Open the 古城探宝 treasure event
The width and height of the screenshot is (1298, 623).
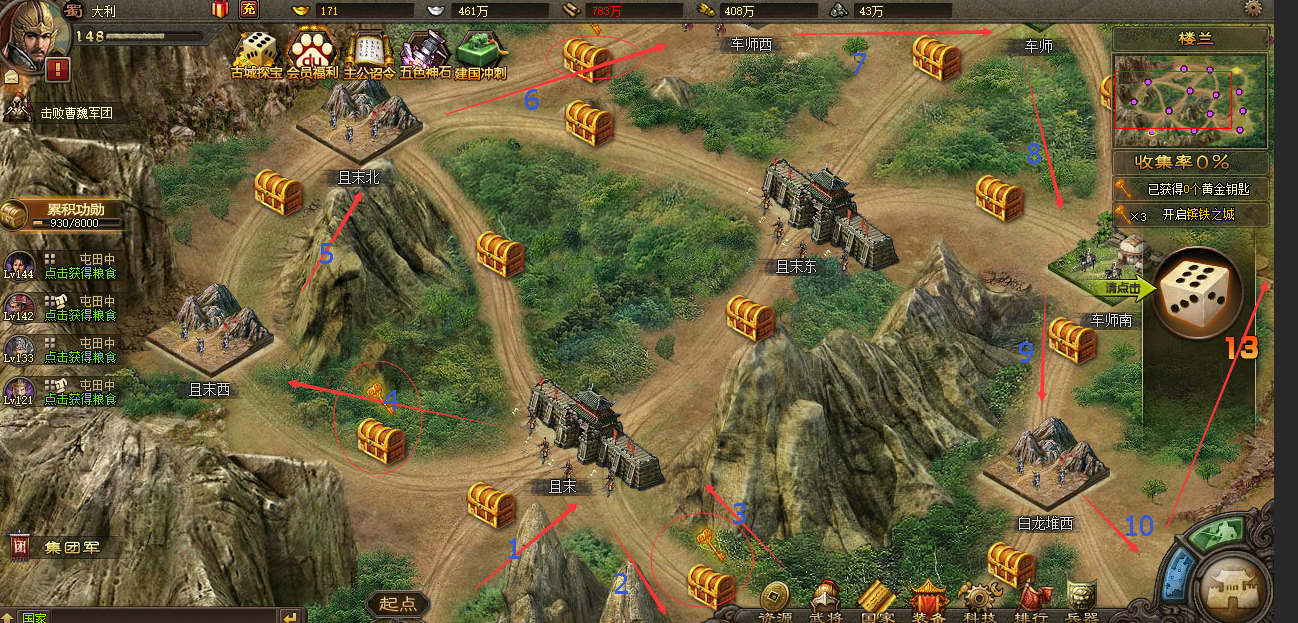(x=255, y=54)
